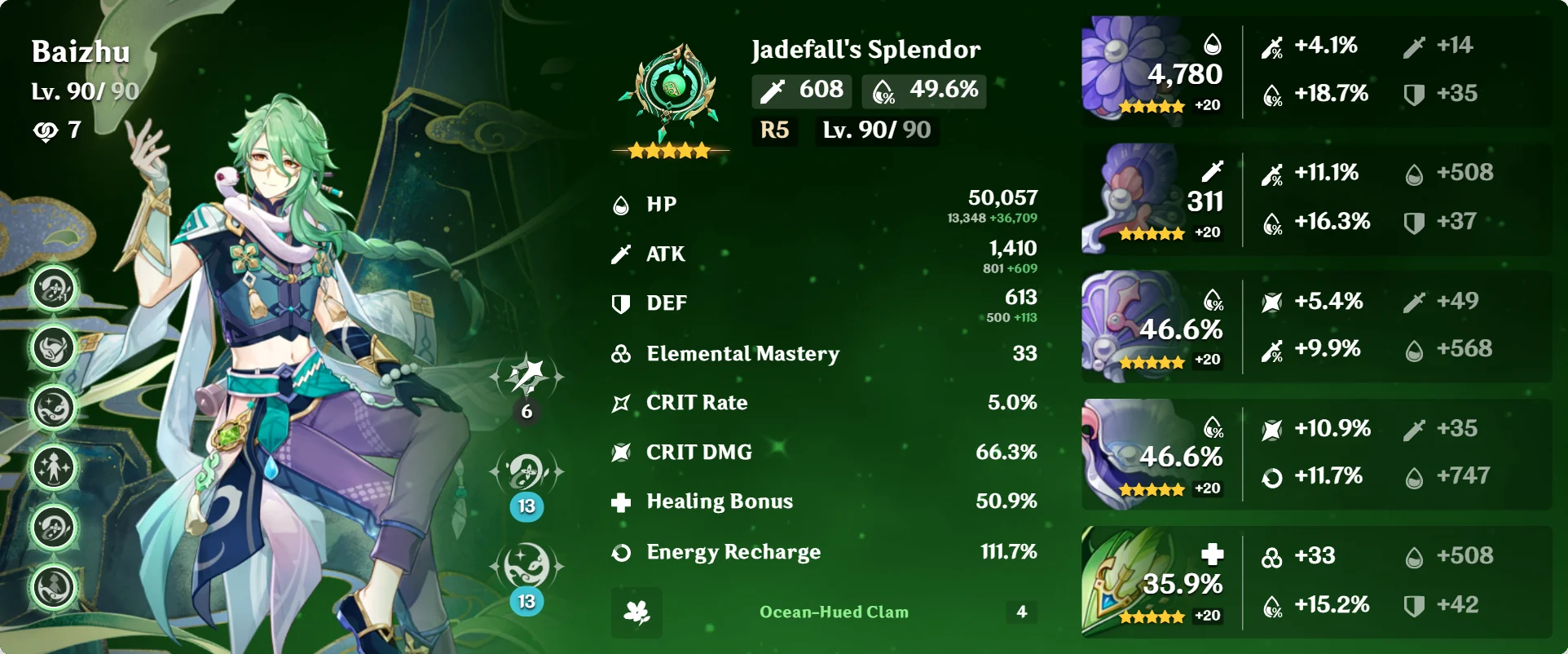Screen dimensions: 1568x654
Task: Click the Ocean-Hued Clam set name
Action: coord(832,612)
